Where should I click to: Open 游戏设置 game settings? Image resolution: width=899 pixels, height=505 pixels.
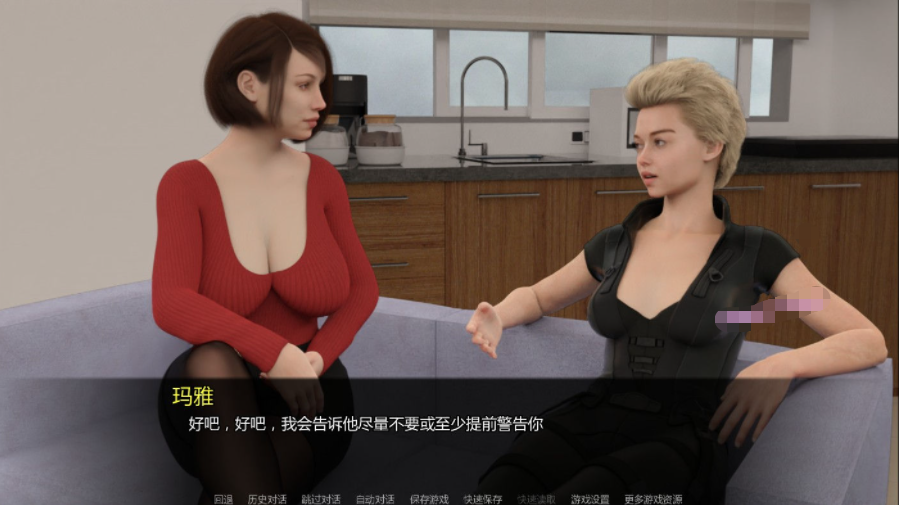click(590, 498)
